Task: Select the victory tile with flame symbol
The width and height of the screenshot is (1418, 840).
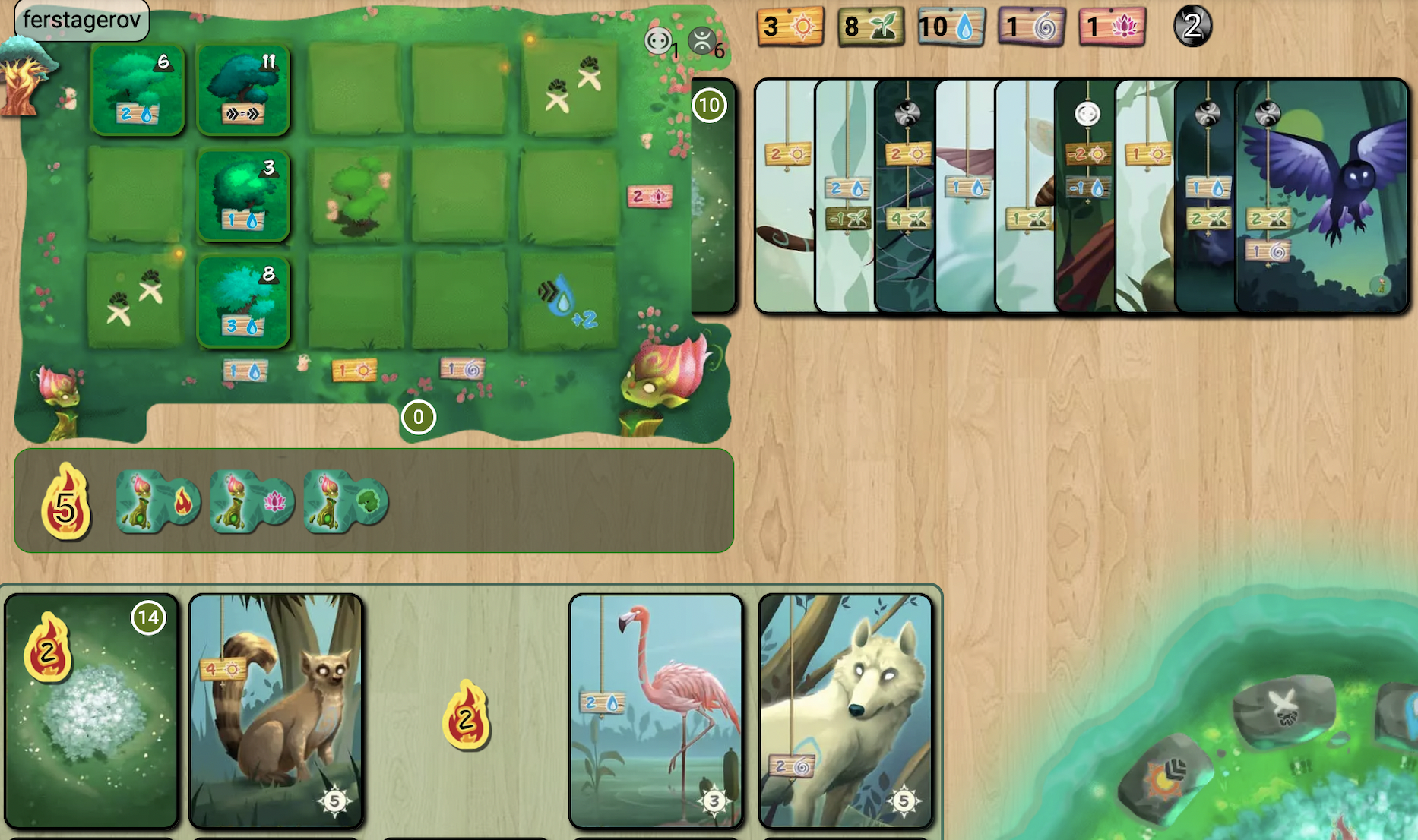Action: coord(158,501)
